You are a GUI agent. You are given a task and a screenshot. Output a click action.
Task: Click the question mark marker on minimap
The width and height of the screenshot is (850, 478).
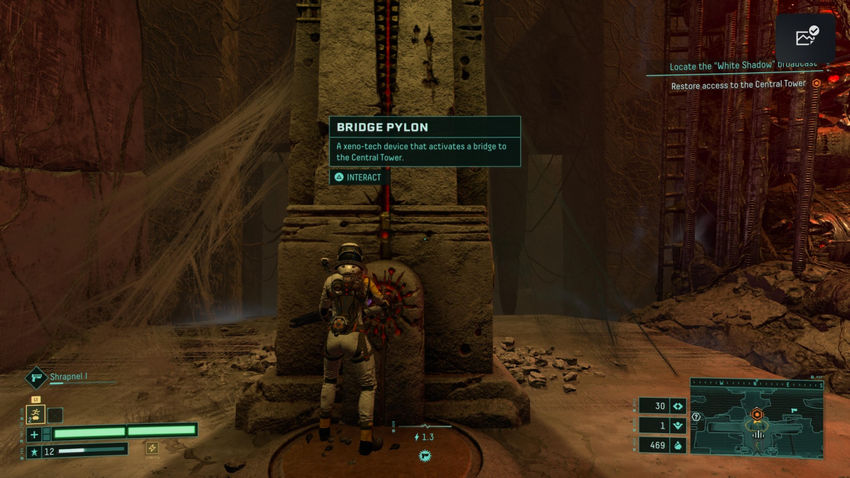coord(696,416)
